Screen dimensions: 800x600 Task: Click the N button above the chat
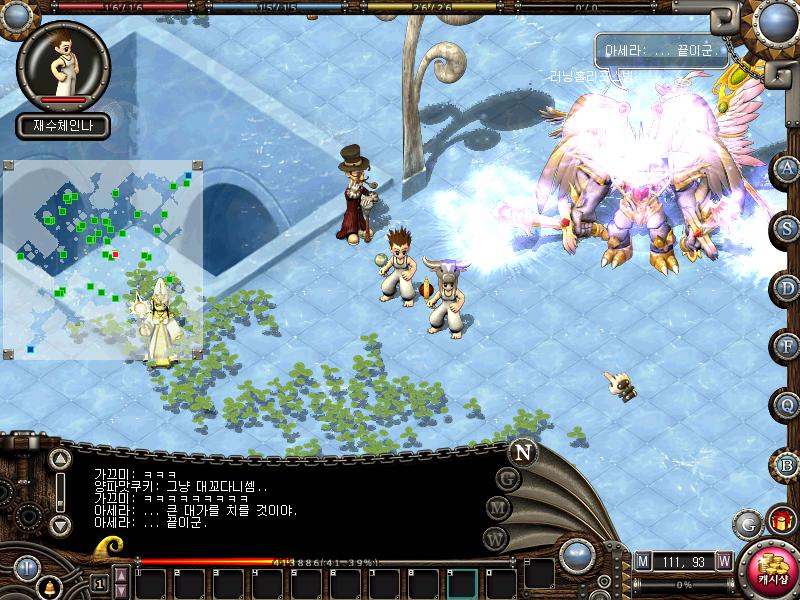tap(522, 451)
